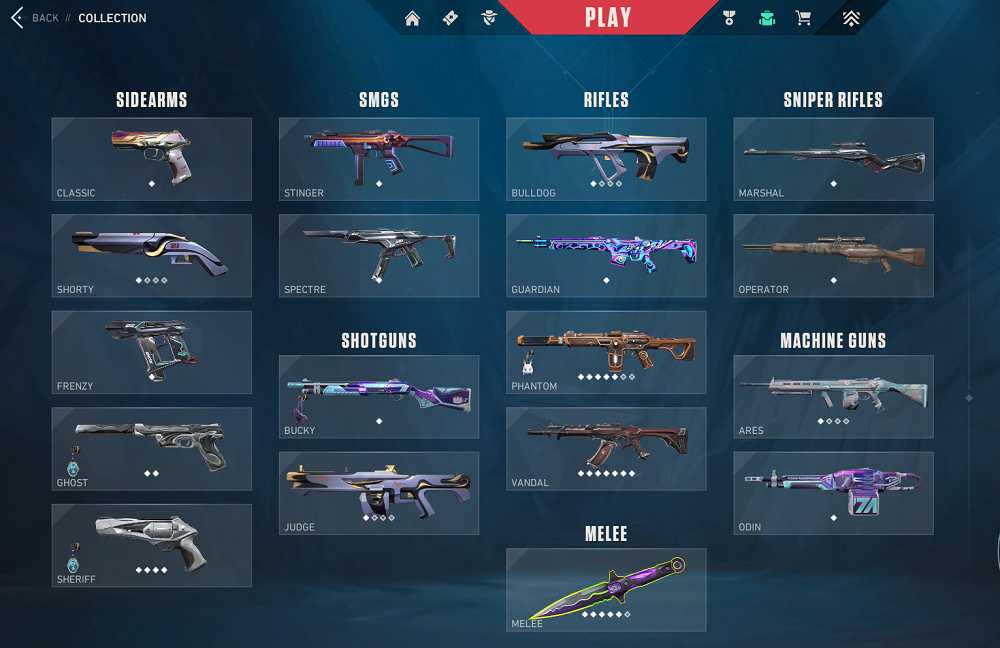Open the store shopping cart icon

802,18
